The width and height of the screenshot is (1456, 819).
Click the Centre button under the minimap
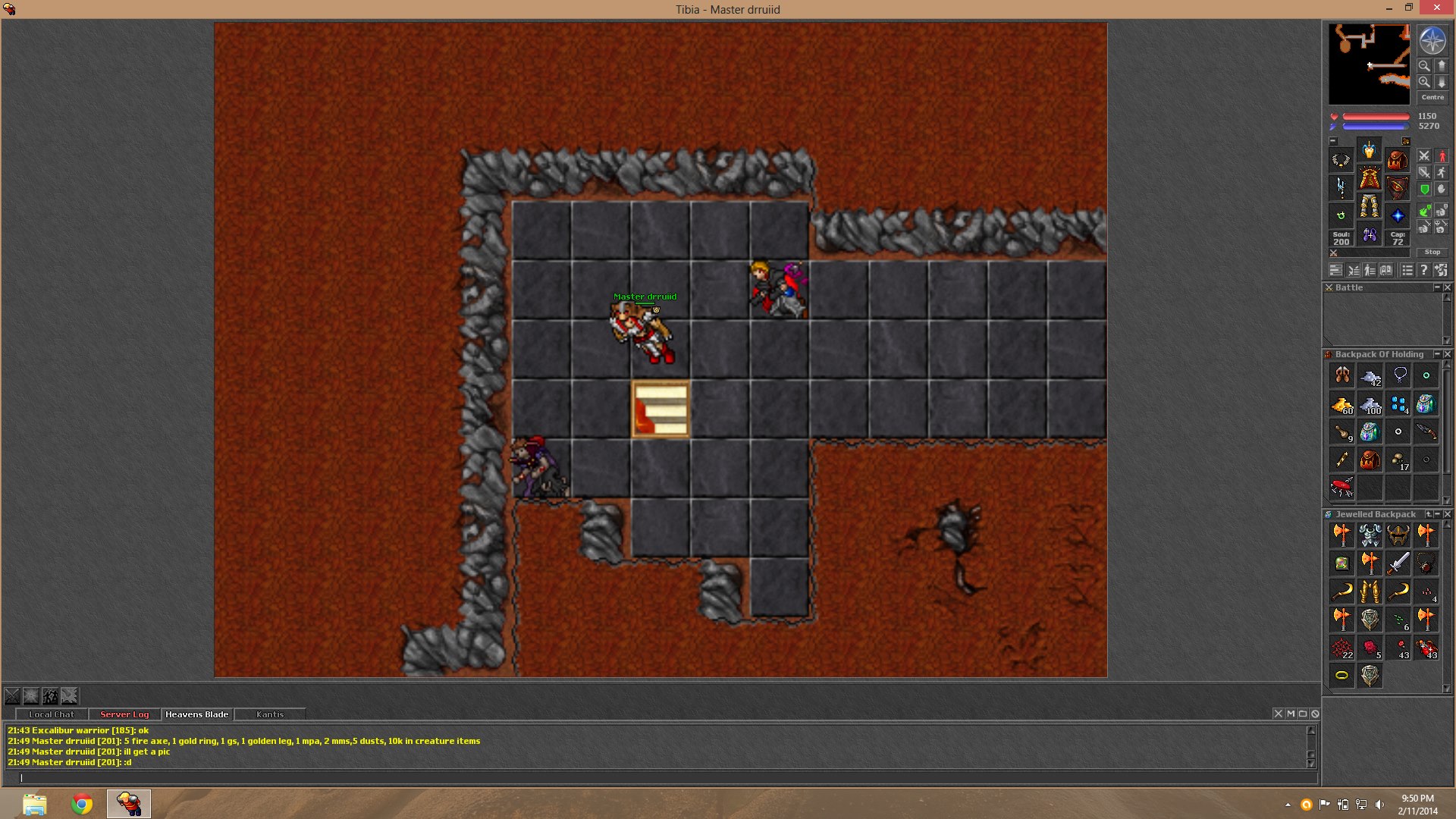1432,97
